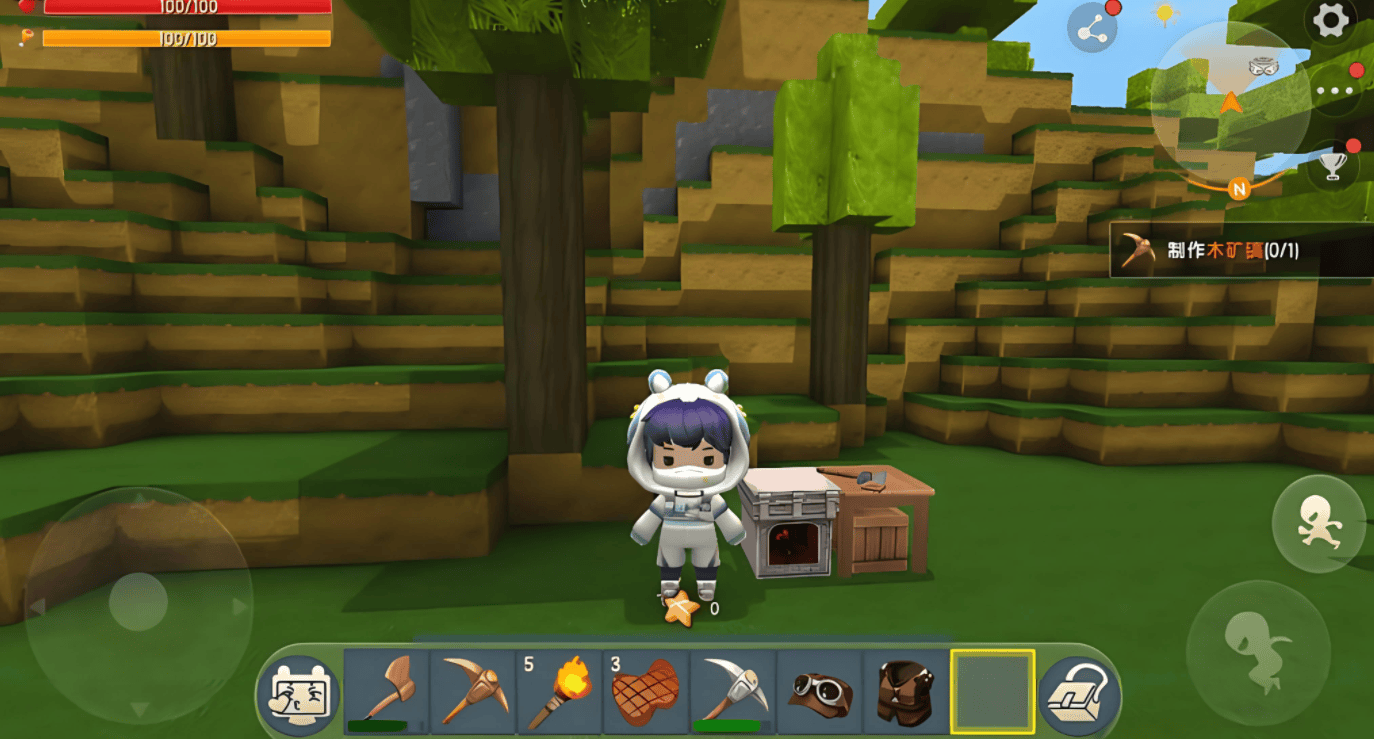Tap the large jump action button
This screenshot has height=739, width=1374.
pos(1258,651)
